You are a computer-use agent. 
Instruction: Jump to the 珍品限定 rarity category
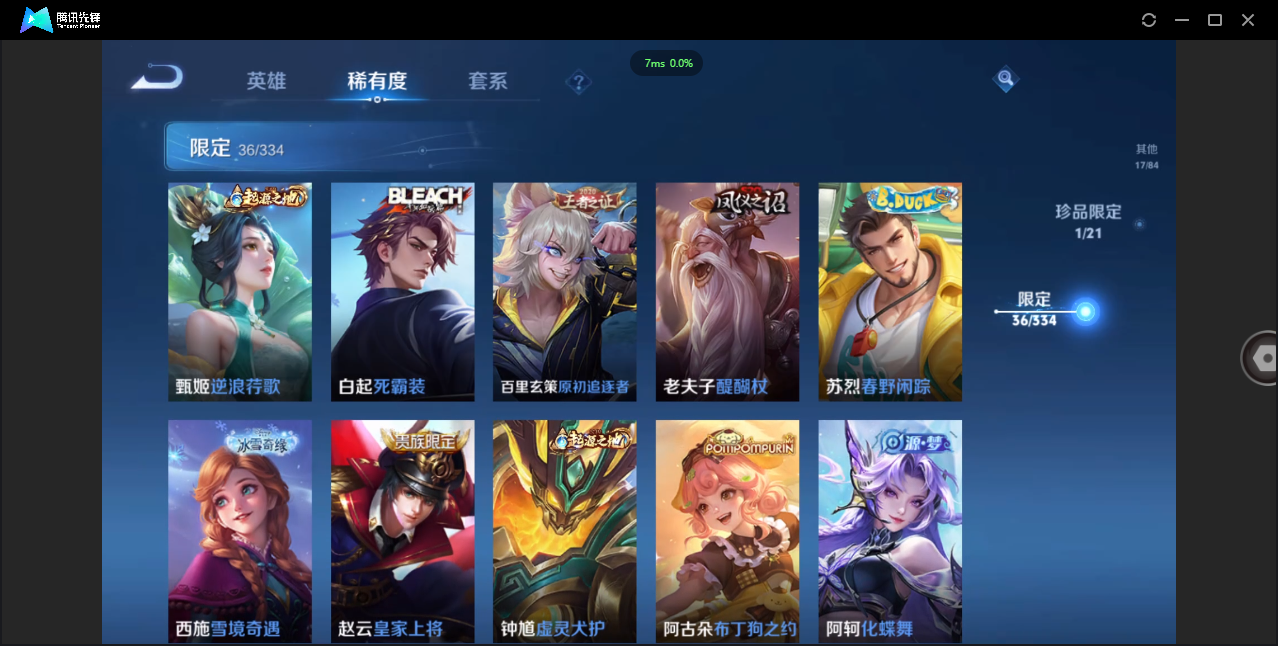click(1088, 220)
